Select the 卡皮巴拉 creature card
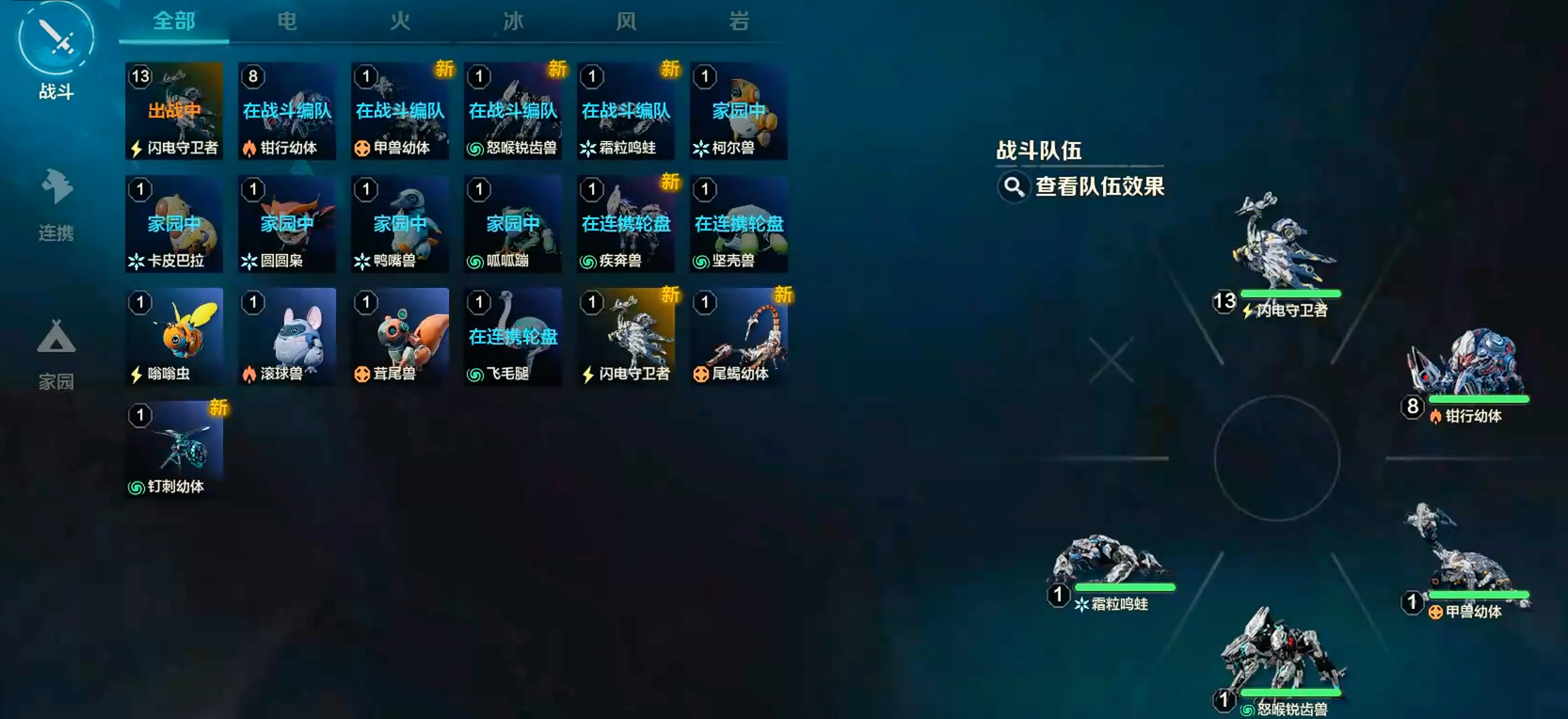 pos(173,224)
